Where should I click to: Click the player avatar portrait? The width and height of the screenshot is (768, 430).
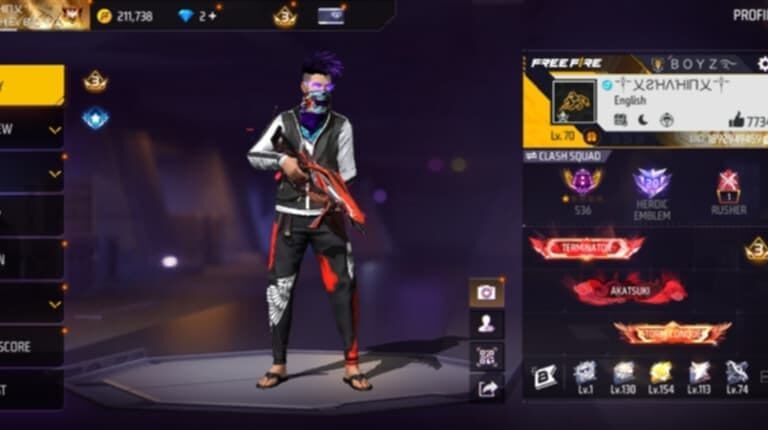pos(574,102)
